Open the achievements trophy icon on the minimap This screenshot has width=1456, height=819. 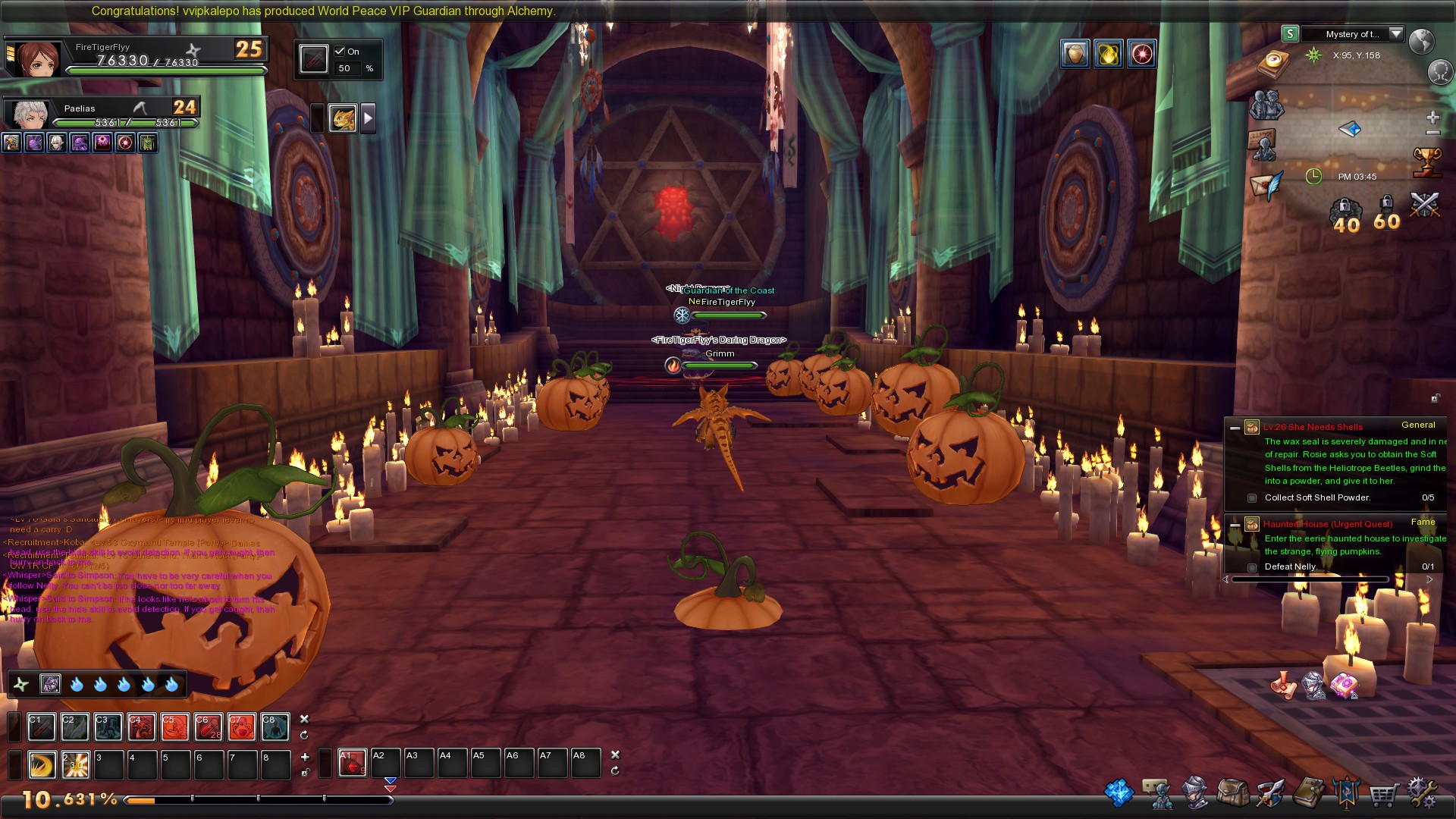[1427, 162]
